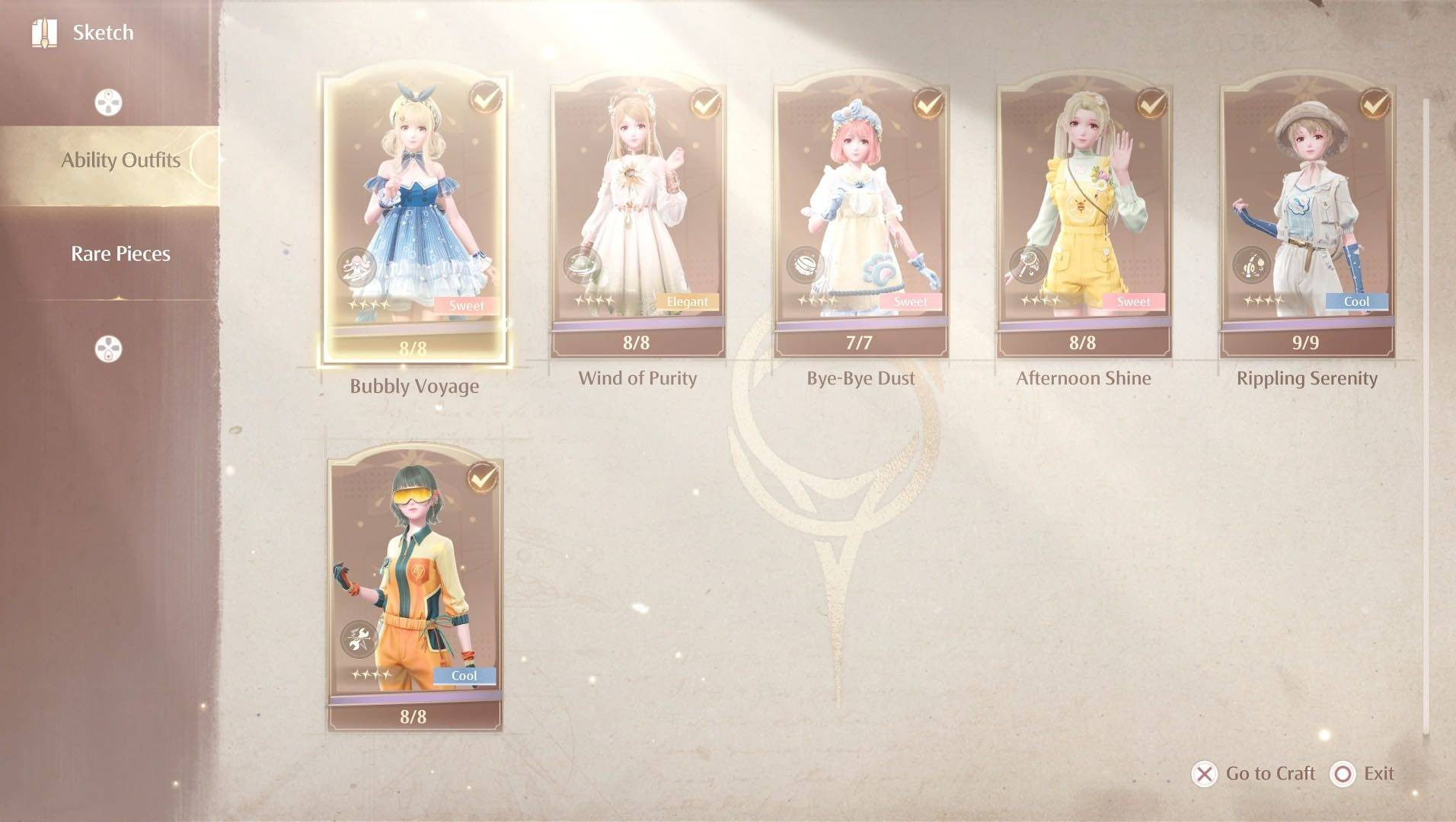1456x822 pixels.
Task: Pick the Bye-Bye Dust outfit card
Action: click(861, 221)
